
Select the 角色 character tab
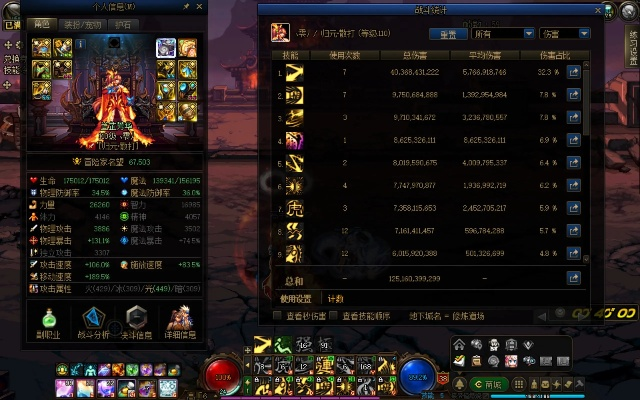[x=42, y=24]
